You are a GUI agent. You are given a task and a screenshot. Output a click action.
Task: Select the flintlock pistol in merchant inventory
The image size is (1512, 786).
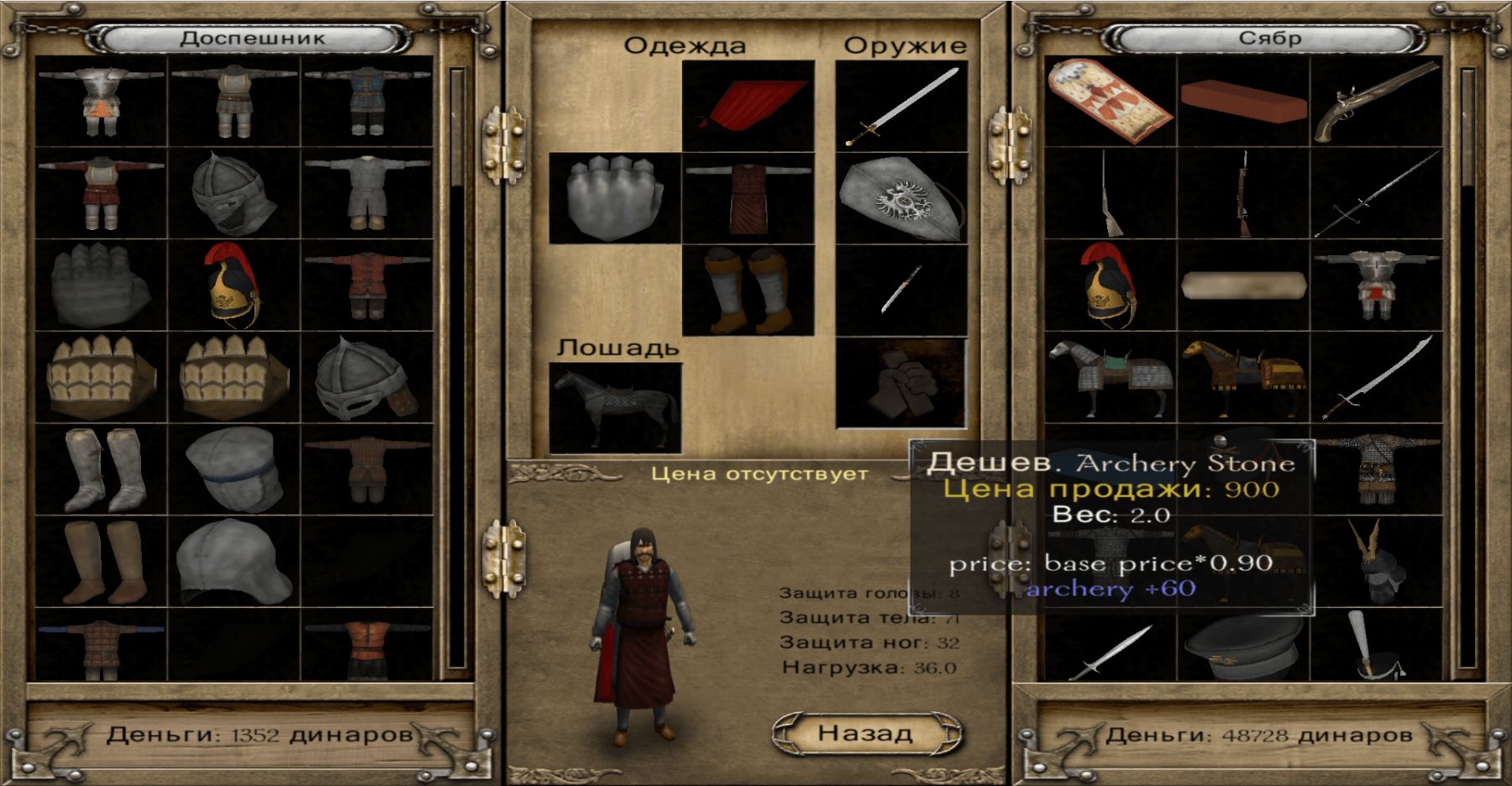coord(1376,102)
